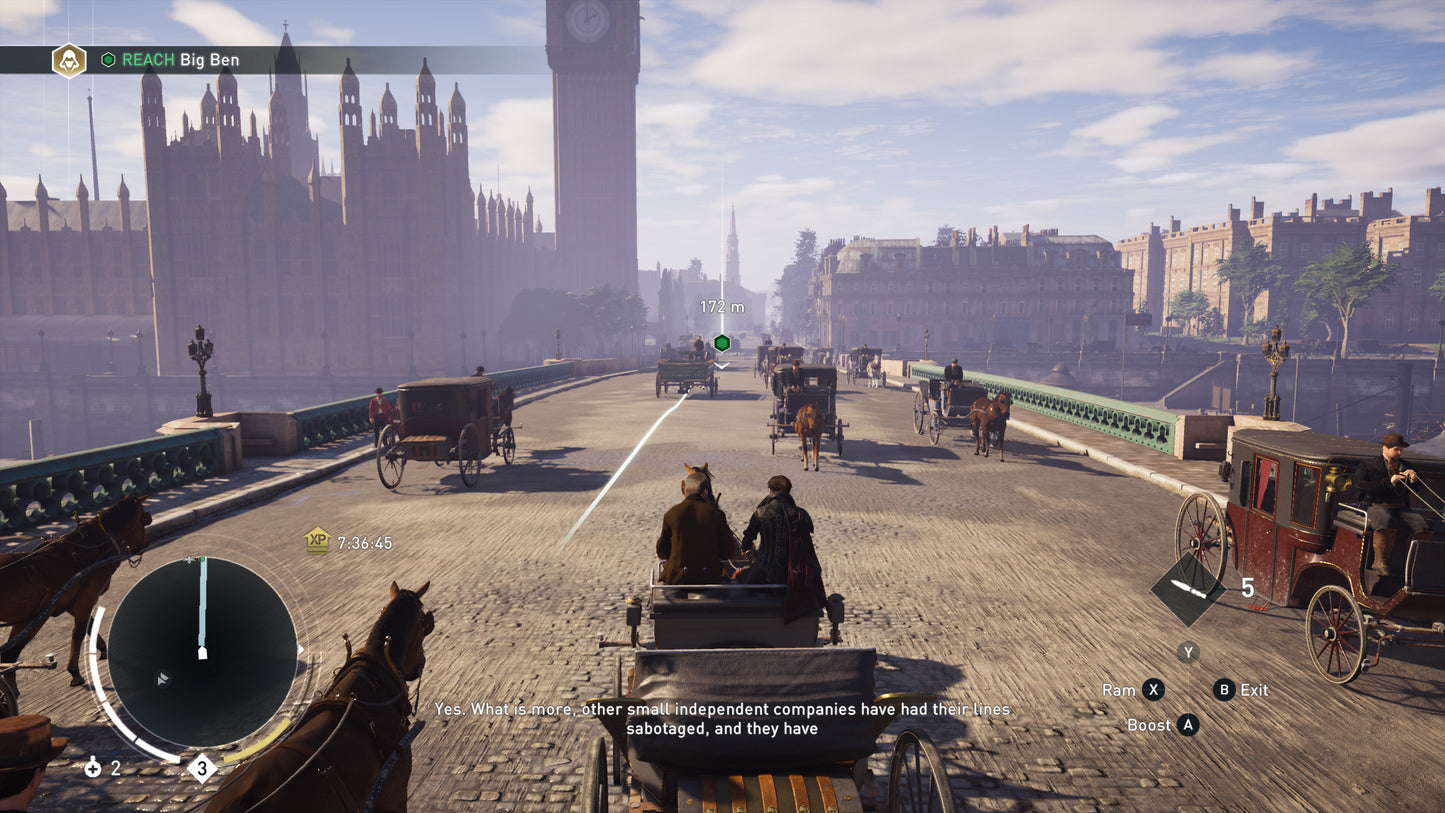Click the 172 m distance label
The image size is (1445, 813).
click(x=722, y=307)
